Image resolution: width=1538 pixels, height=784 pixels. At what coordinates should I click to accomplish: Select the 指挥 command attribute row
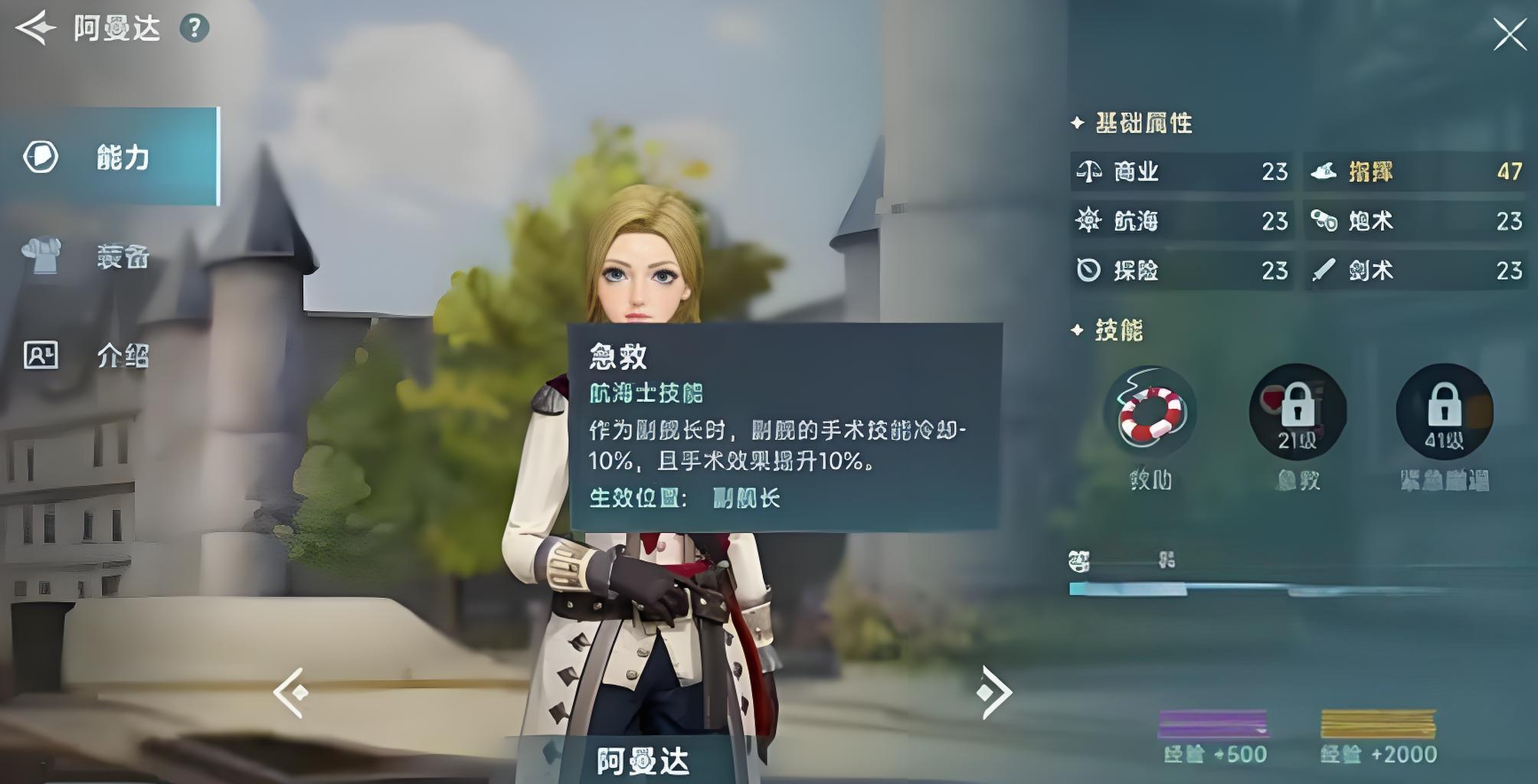[1417, 171]
